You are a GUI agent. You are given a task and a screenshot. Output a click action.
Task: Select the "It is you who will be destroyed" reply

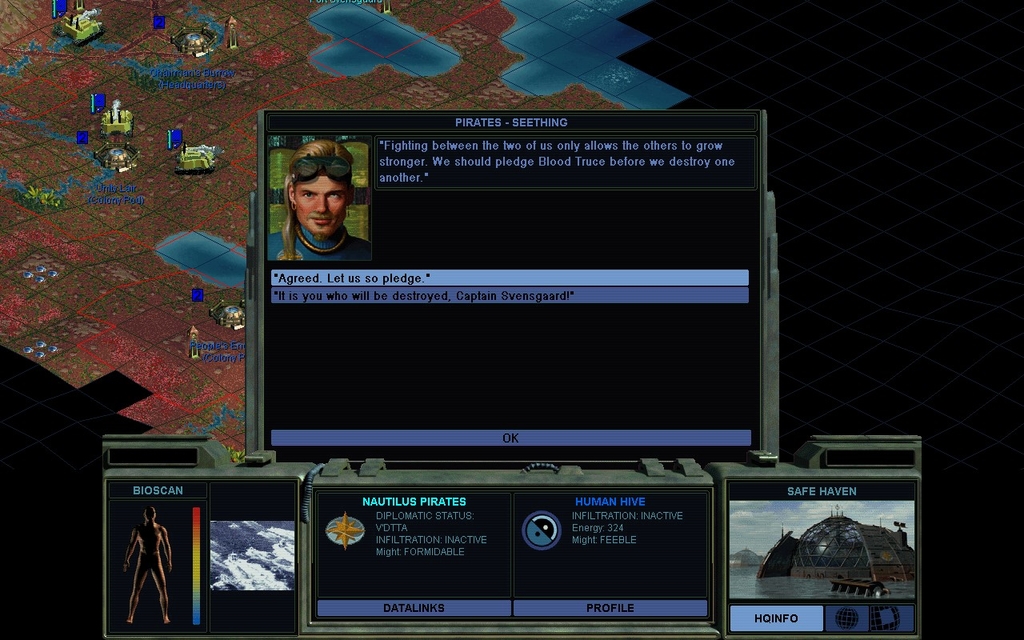pos(509,296)
